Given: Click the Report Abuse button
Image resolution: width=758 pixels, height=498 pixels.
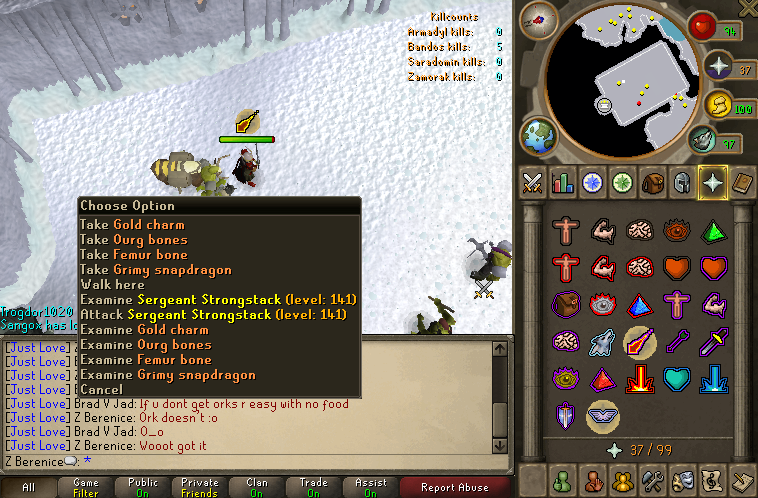Looking at the screenshot, I should [x=455, y=488].
